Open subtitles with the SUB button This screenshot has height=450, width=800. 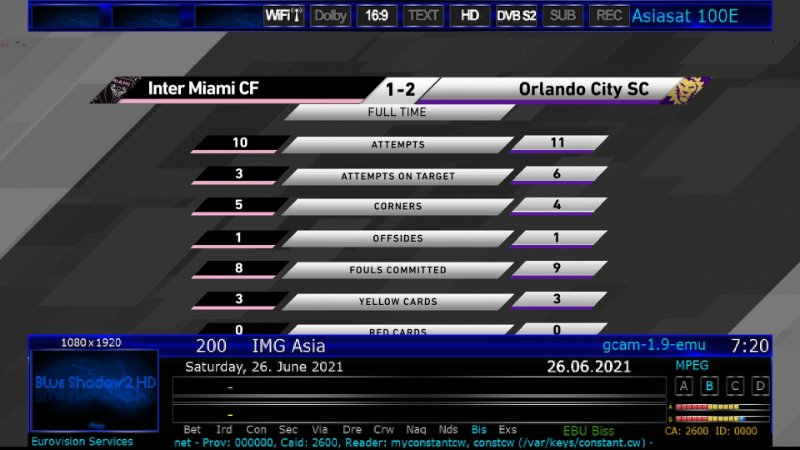tap(563, 15)
